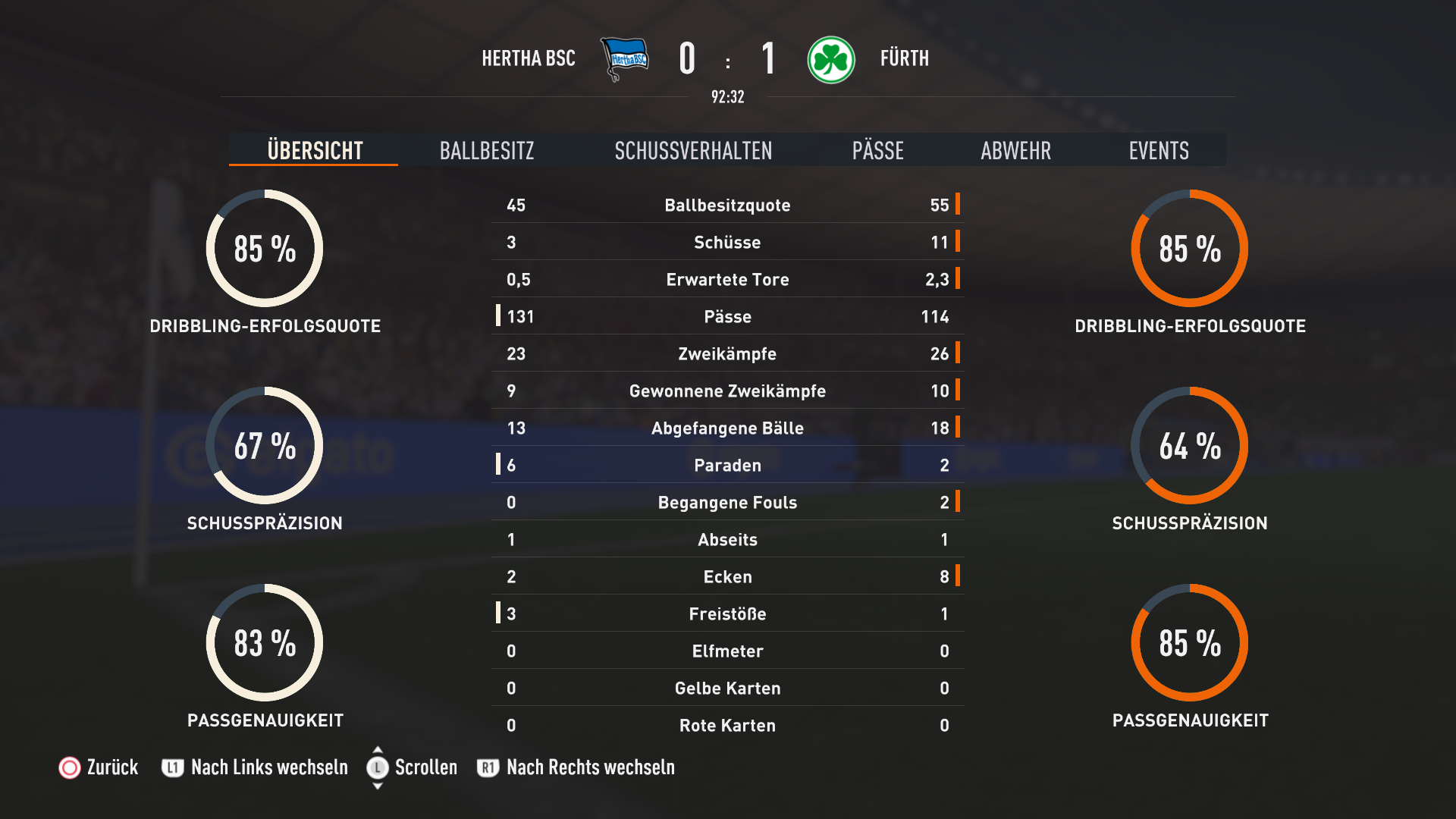
Task: Switch to the Abwehr tab
Action: [x=1015, y=150]
